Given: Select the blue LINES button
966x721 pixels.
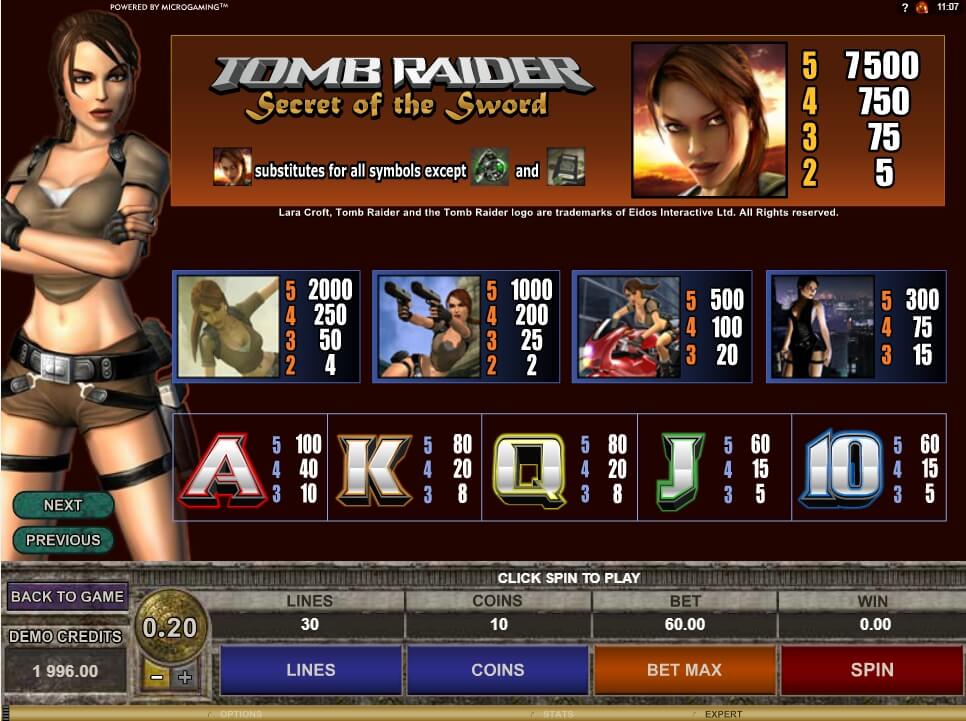Looking at the screenshot, I should 311,670.
